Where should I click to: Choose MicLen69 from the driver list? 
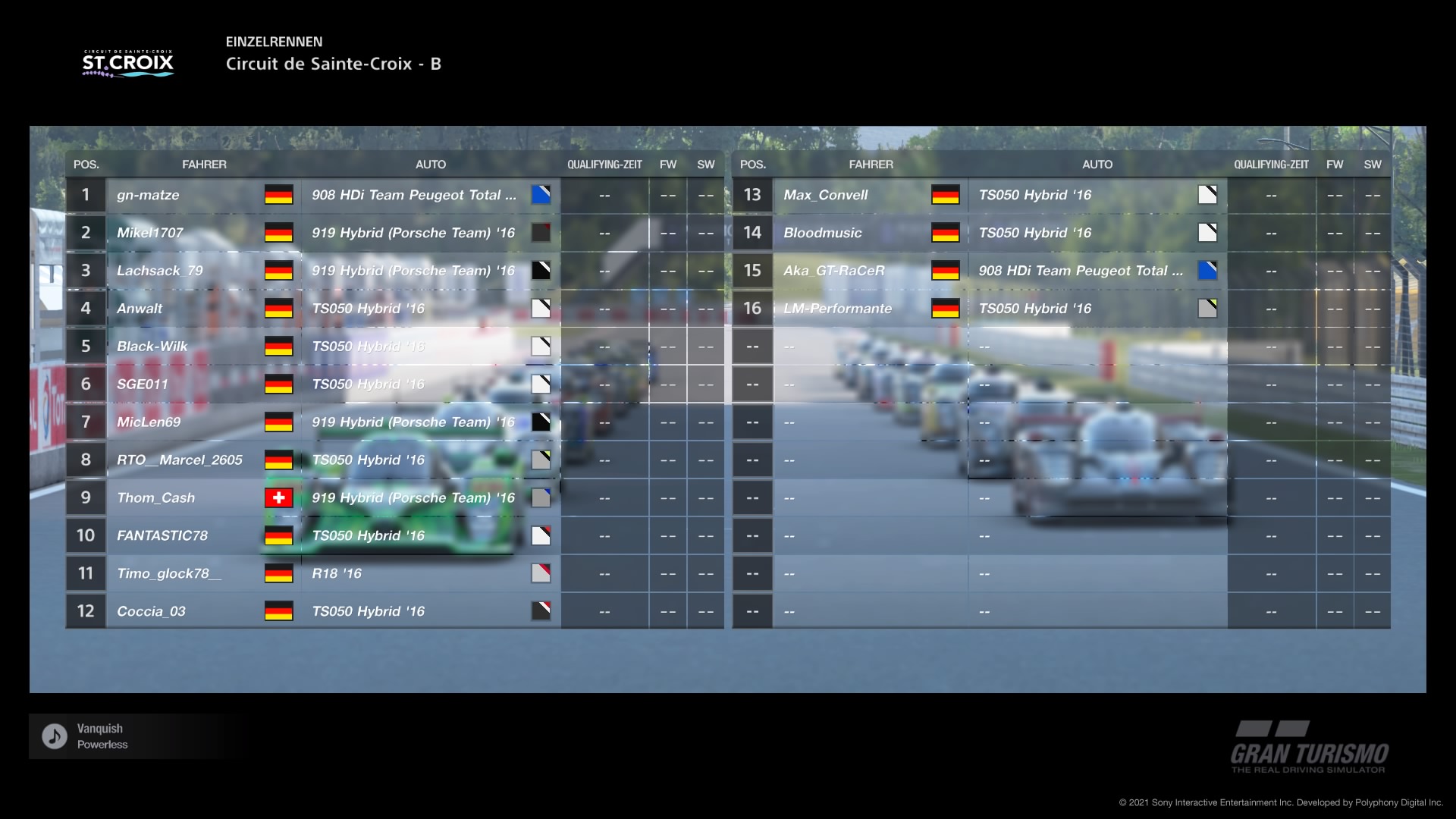point(149,422)
